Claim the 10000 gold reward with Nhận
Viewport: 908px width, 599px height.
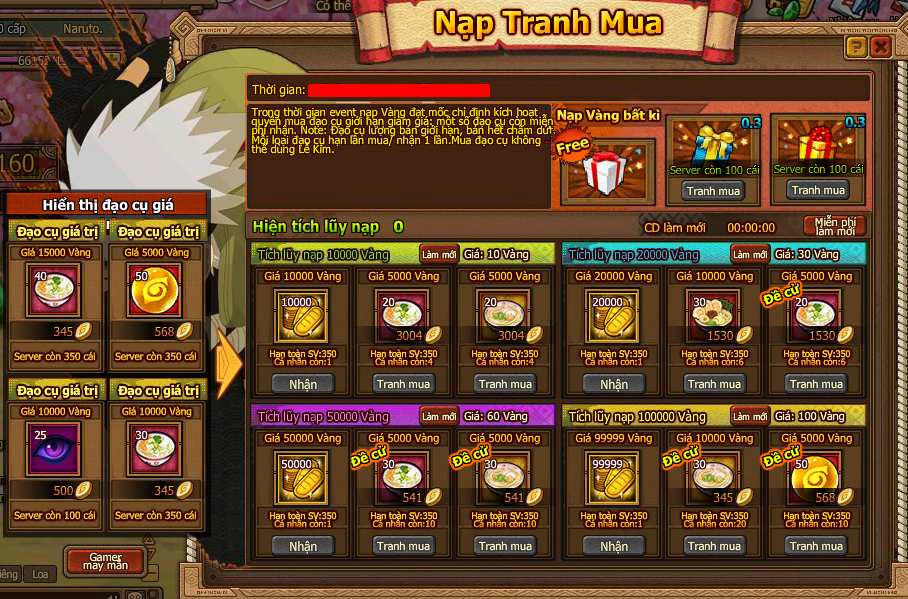click(x=303, y=384)
